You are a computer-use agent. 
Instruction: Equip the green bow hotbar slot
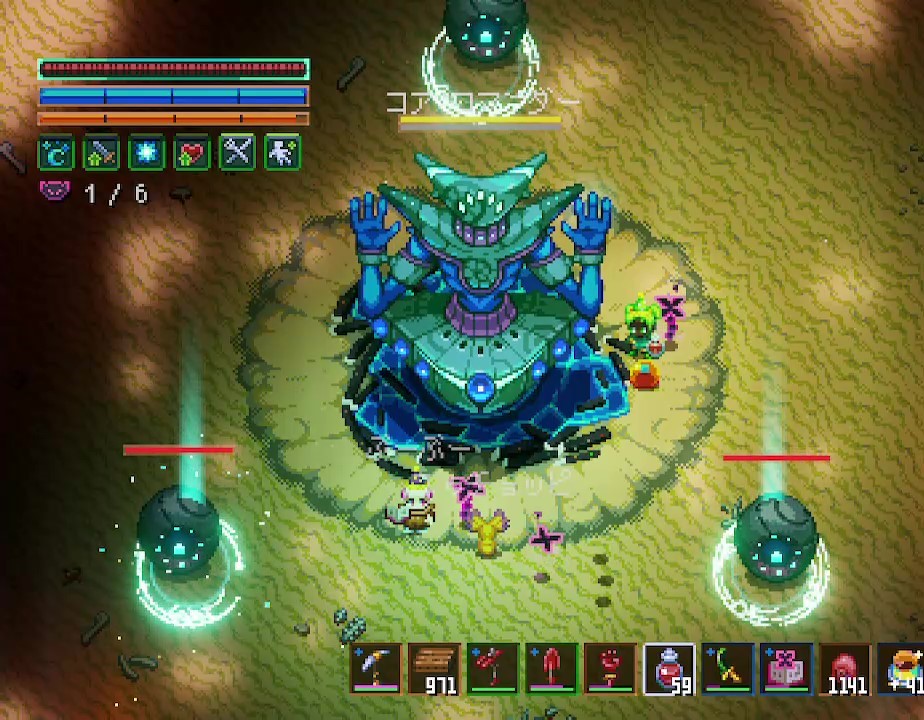[727, 667]
